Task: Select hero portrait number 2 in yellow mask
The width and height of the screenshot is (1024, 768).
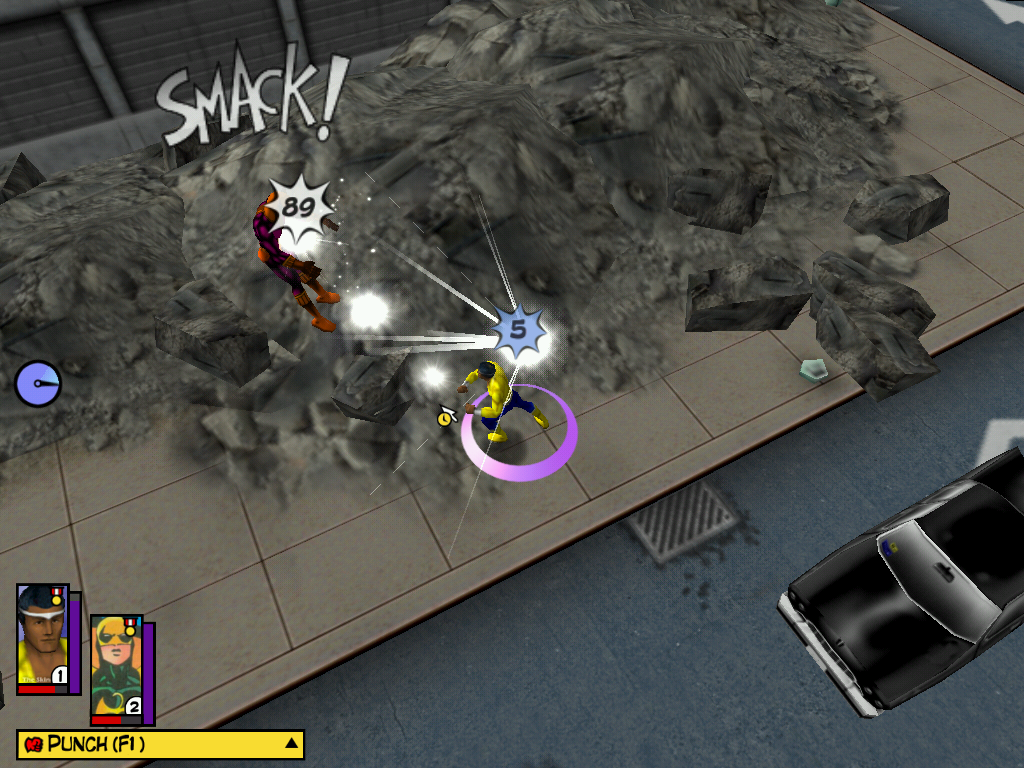Action: (116, 667)
